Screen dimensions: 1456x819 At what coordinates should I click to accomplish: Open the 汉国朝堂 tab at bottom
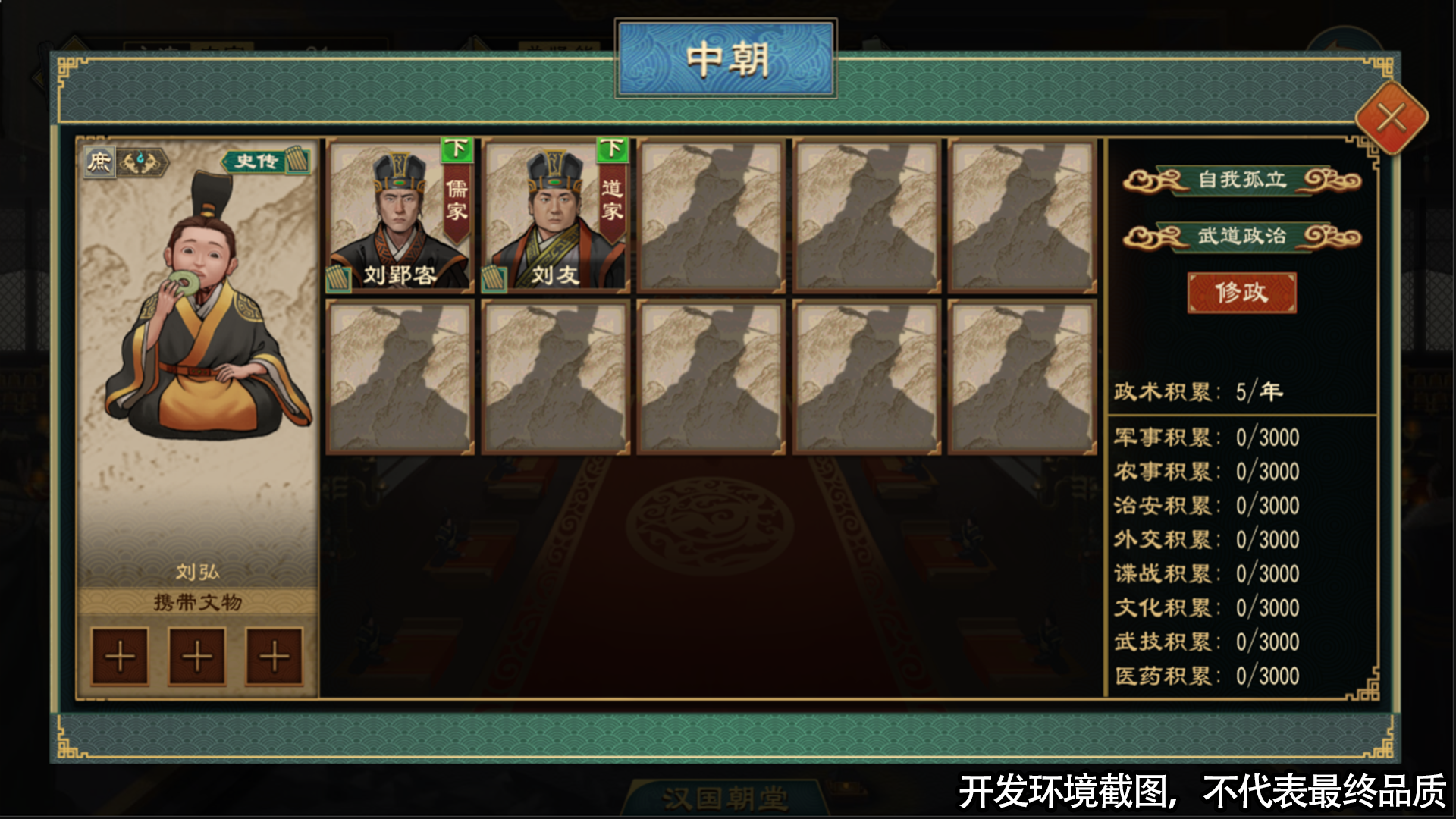point(726,797)
